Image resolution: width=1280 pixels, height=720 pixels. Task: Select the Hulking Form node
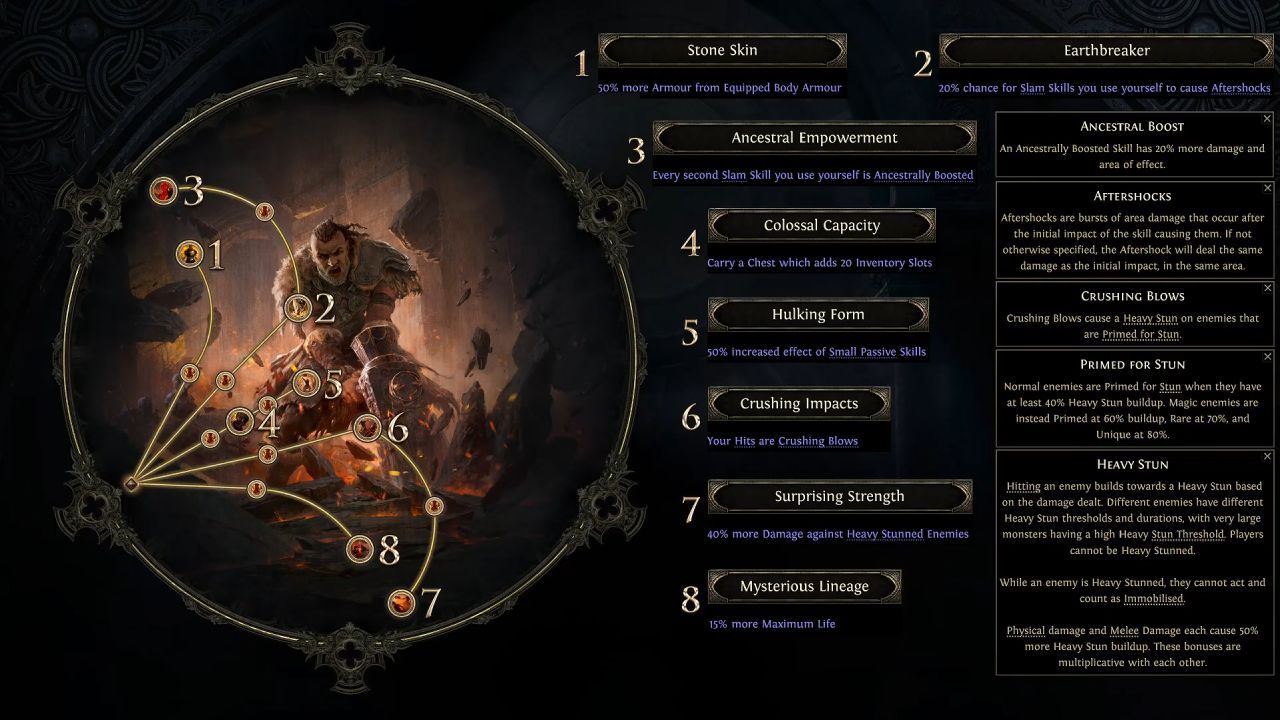click(306, 382)
